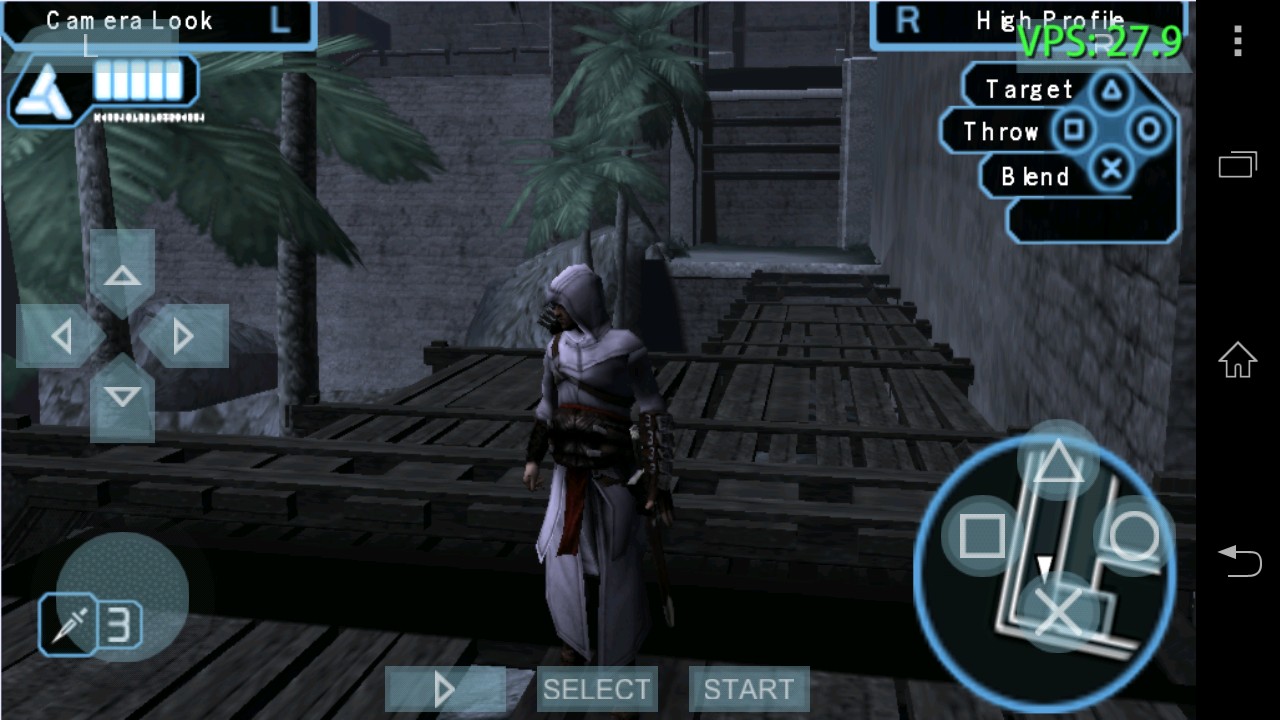Tap the large triangle touch button

(x=1057, y=462)
